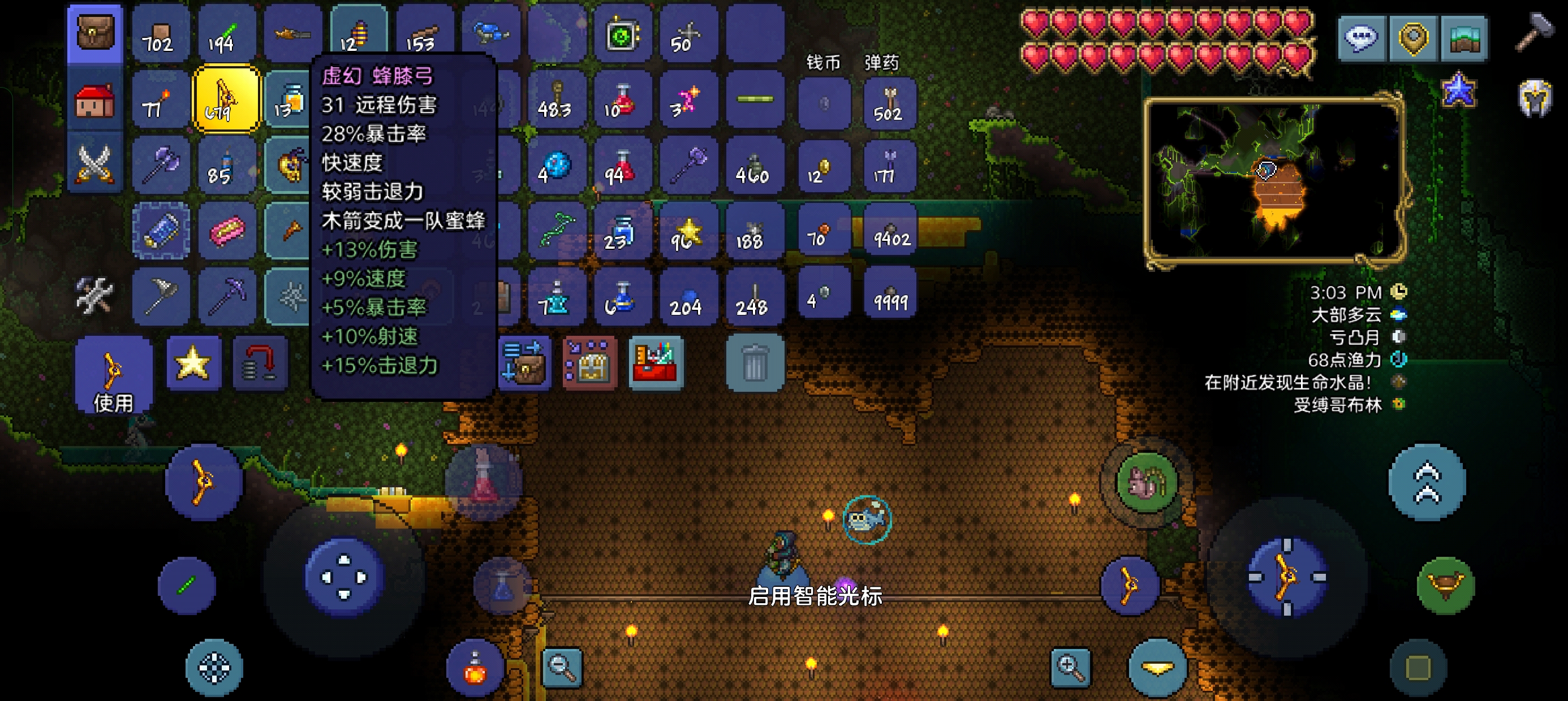Select the 702 dirt block stack

160,34
